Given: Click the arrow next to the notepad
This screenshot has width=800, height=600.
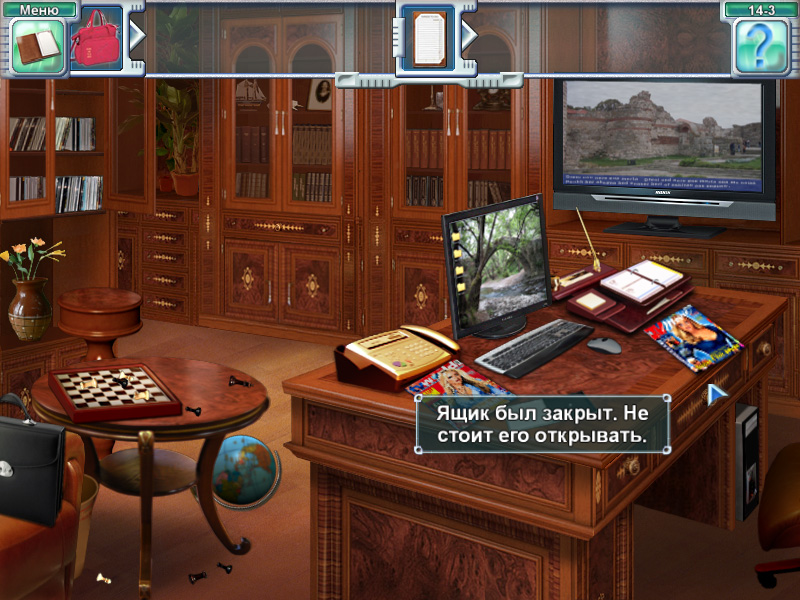Looking at the screenshot, I should pos(468,35).
